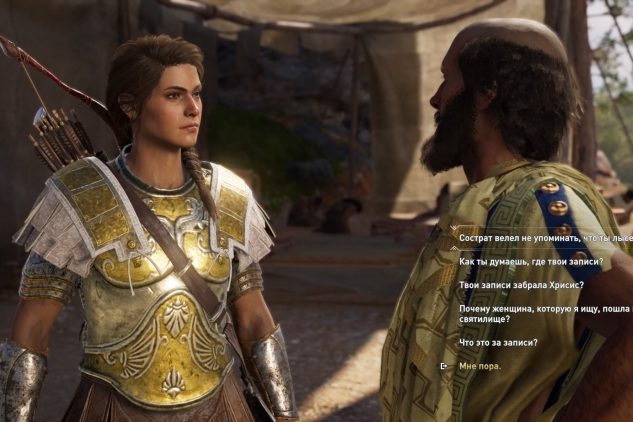The image size is (633, 422).
Task: Choose the reply starting "Сострат велел не упоминать"
Action: pos(545,238)
